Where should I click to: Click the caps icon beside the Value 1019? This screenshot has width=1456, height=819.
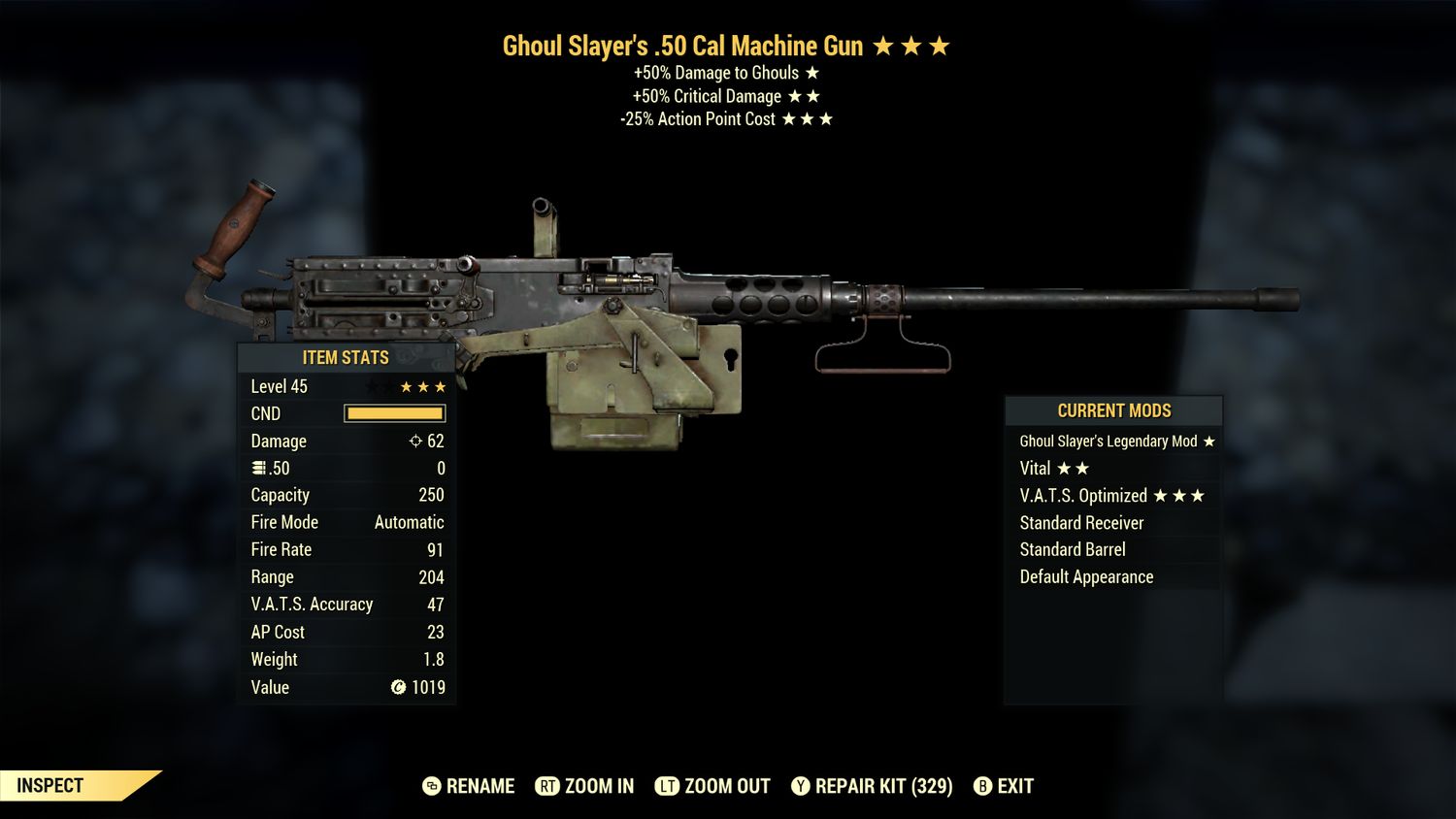(x=397, y=687)
